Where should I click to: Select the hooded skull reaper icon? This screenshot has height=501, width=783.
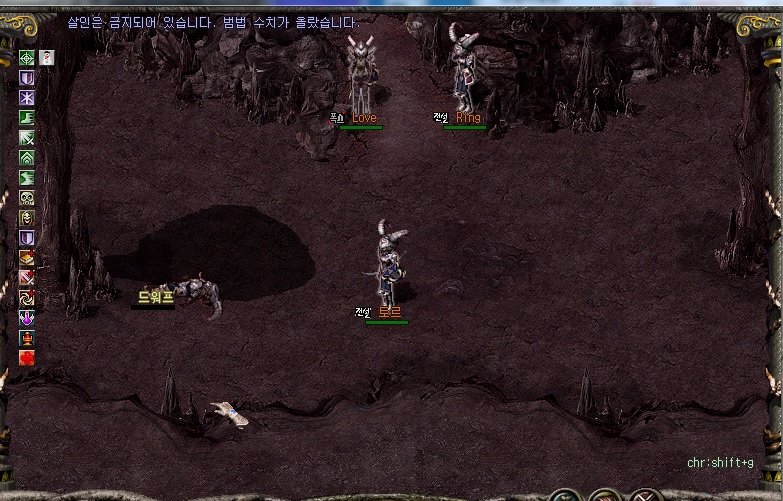click(27, 218)
